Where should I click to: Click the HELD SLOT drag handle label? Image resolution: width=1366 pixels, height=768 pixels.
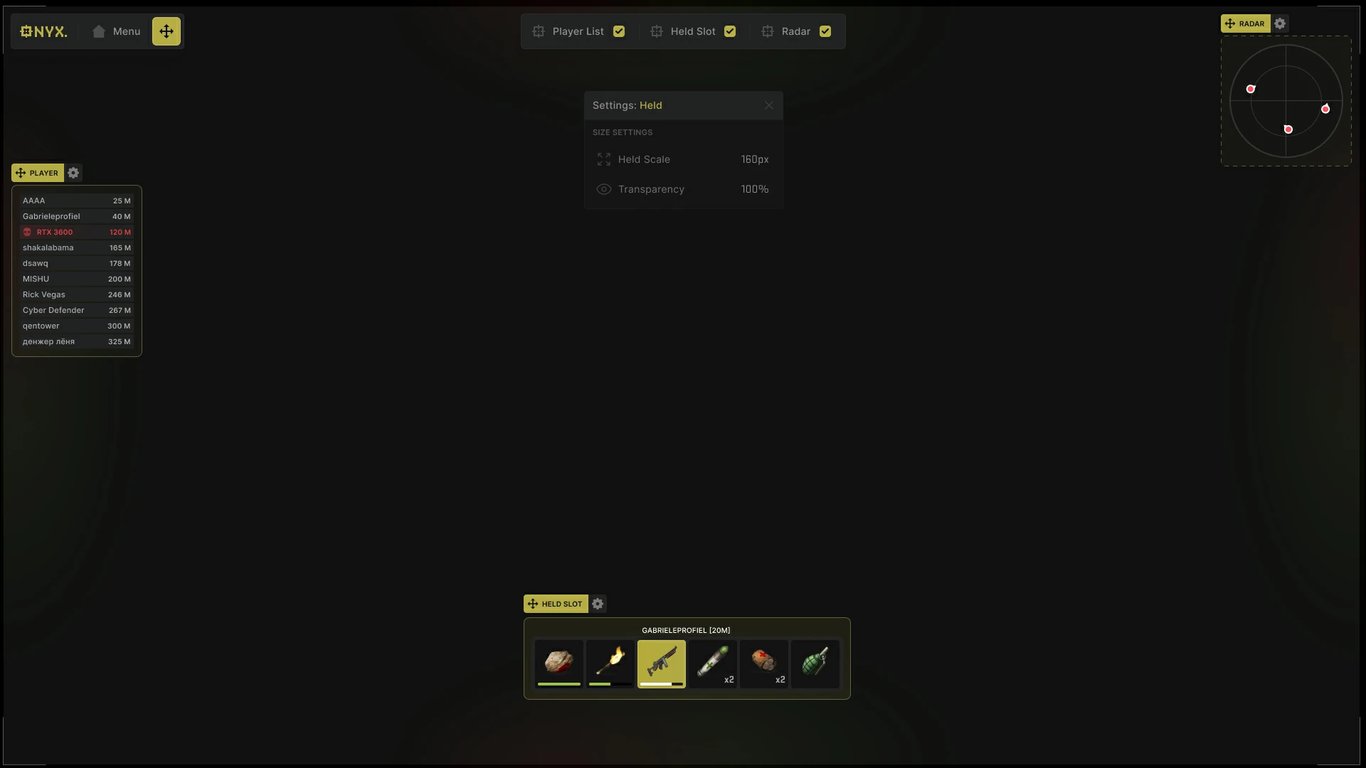558,603
